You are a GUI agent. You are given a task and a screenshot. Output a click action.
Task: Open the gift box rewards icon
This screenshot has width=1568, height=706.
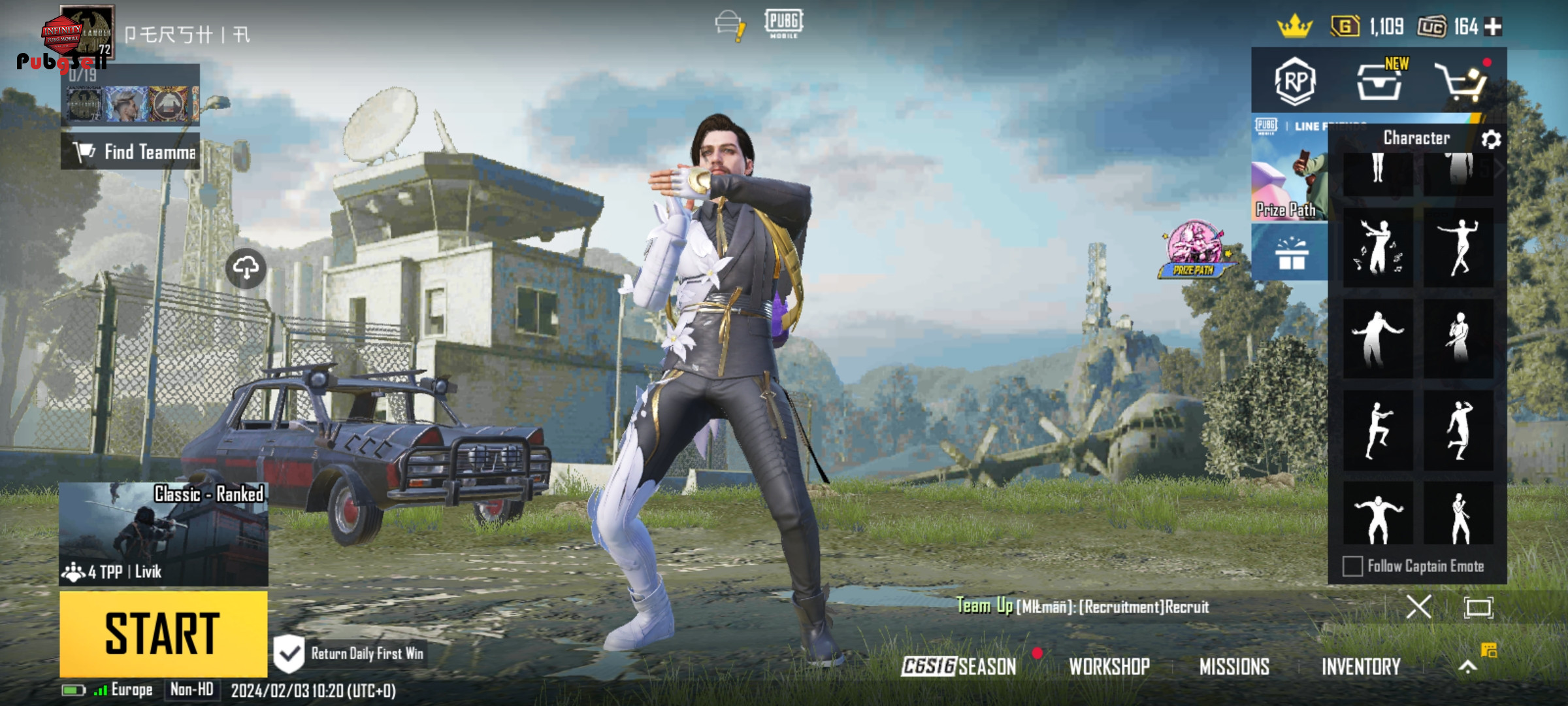(x=1290, y=253)
